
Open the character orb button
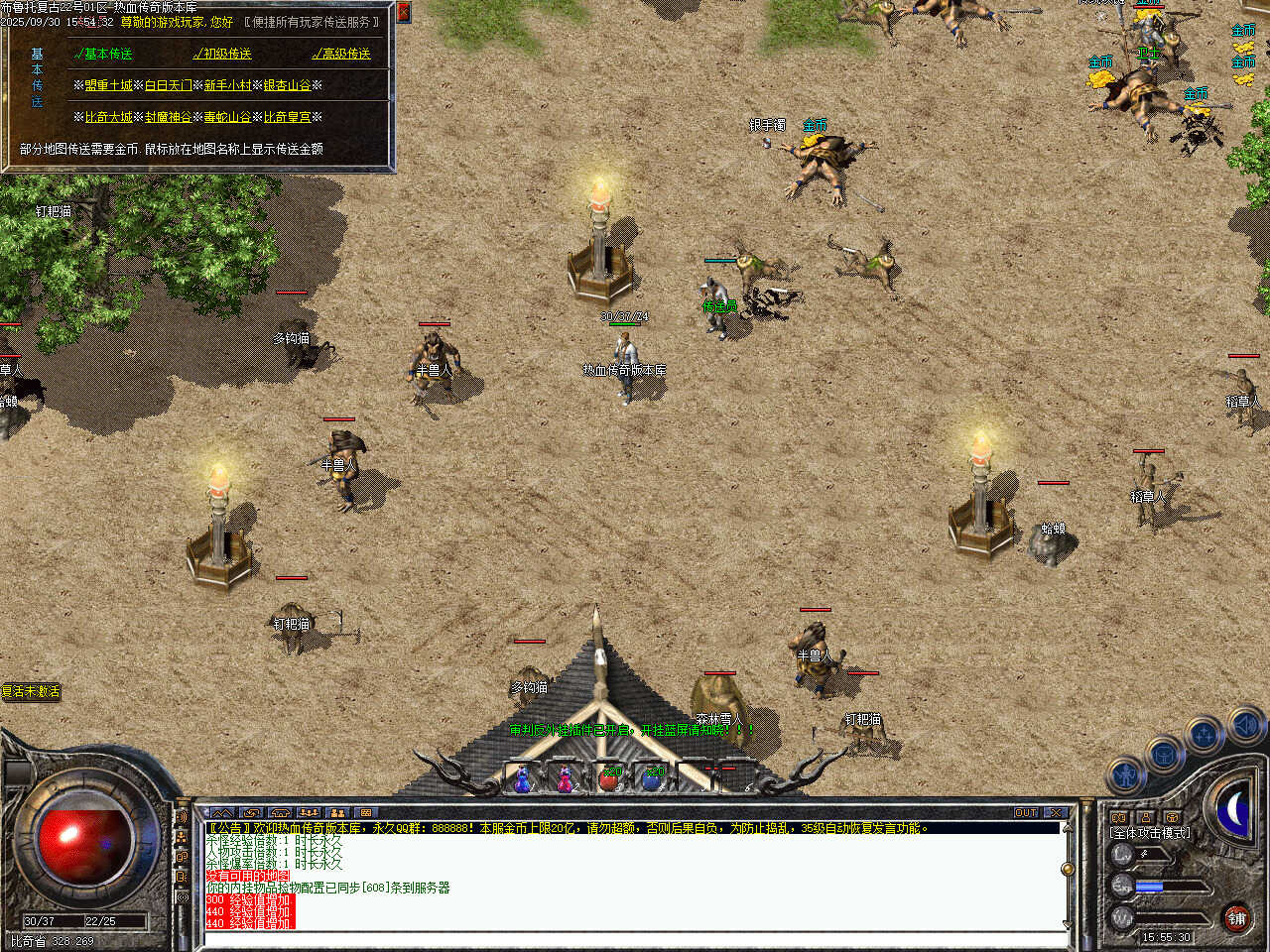click(1125, 775)
